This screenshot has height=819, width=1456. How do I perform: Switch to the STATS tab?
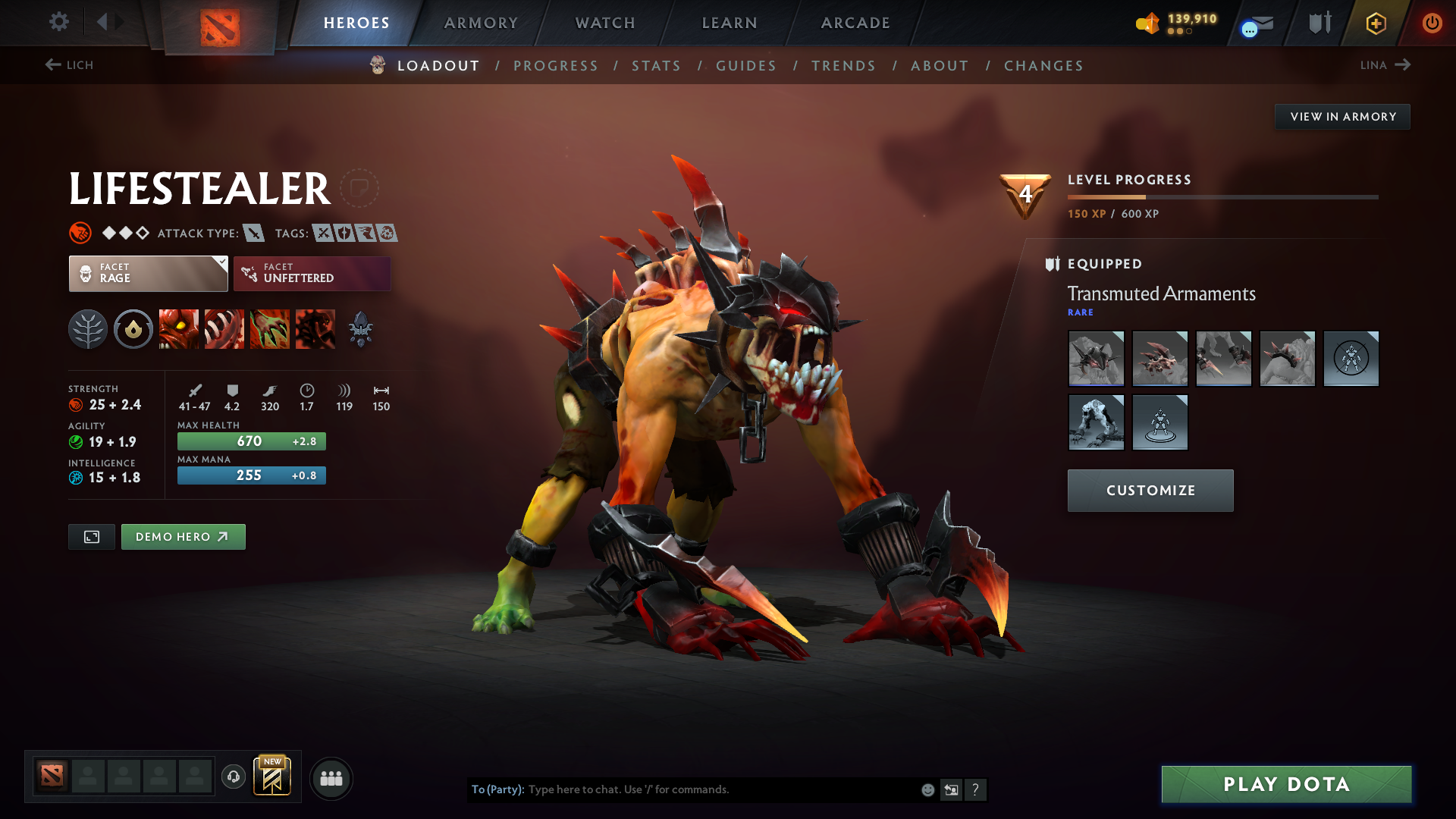click(656, 65)
